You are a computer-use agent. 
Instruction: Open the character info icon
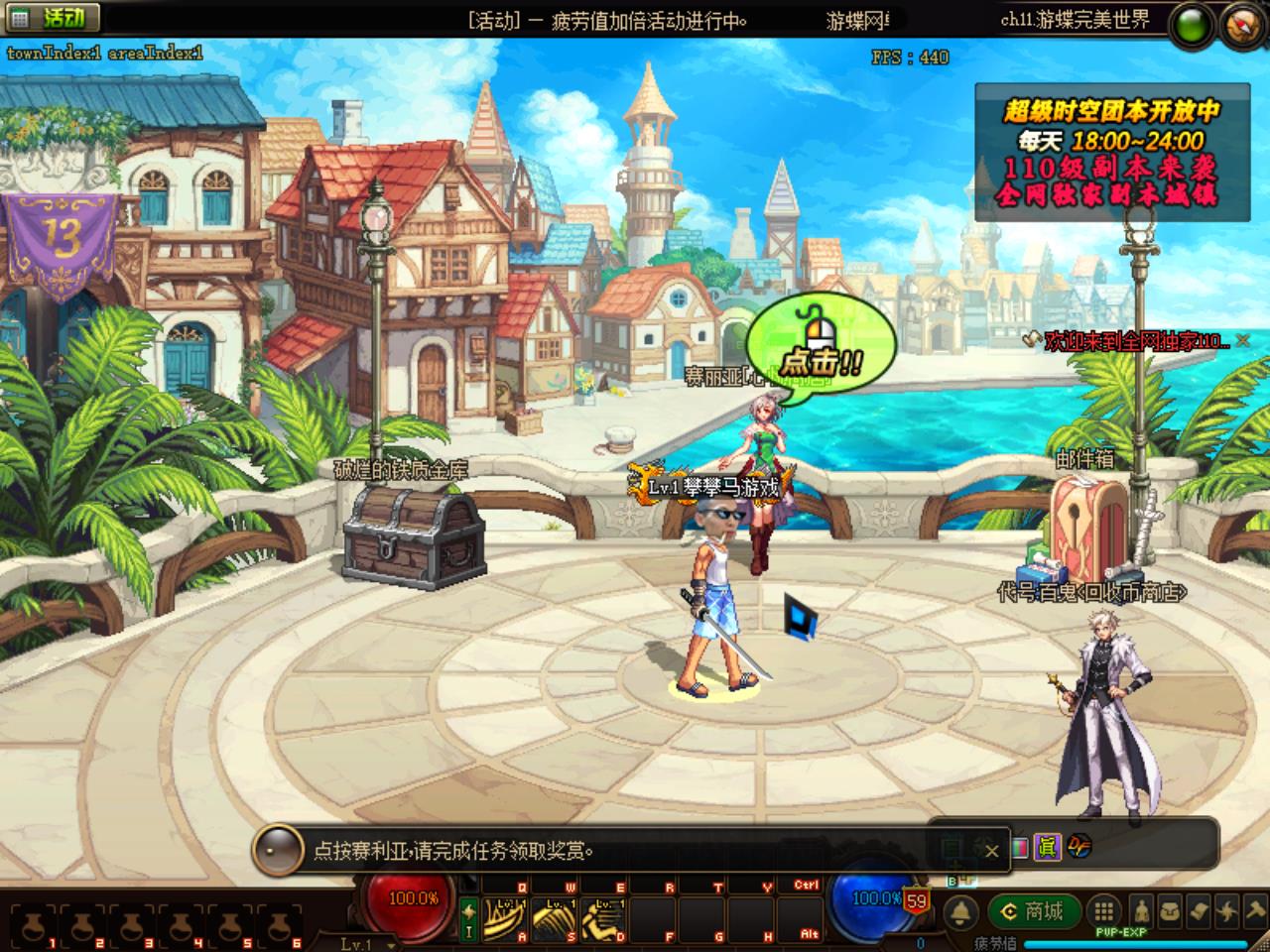(1142, 911)
